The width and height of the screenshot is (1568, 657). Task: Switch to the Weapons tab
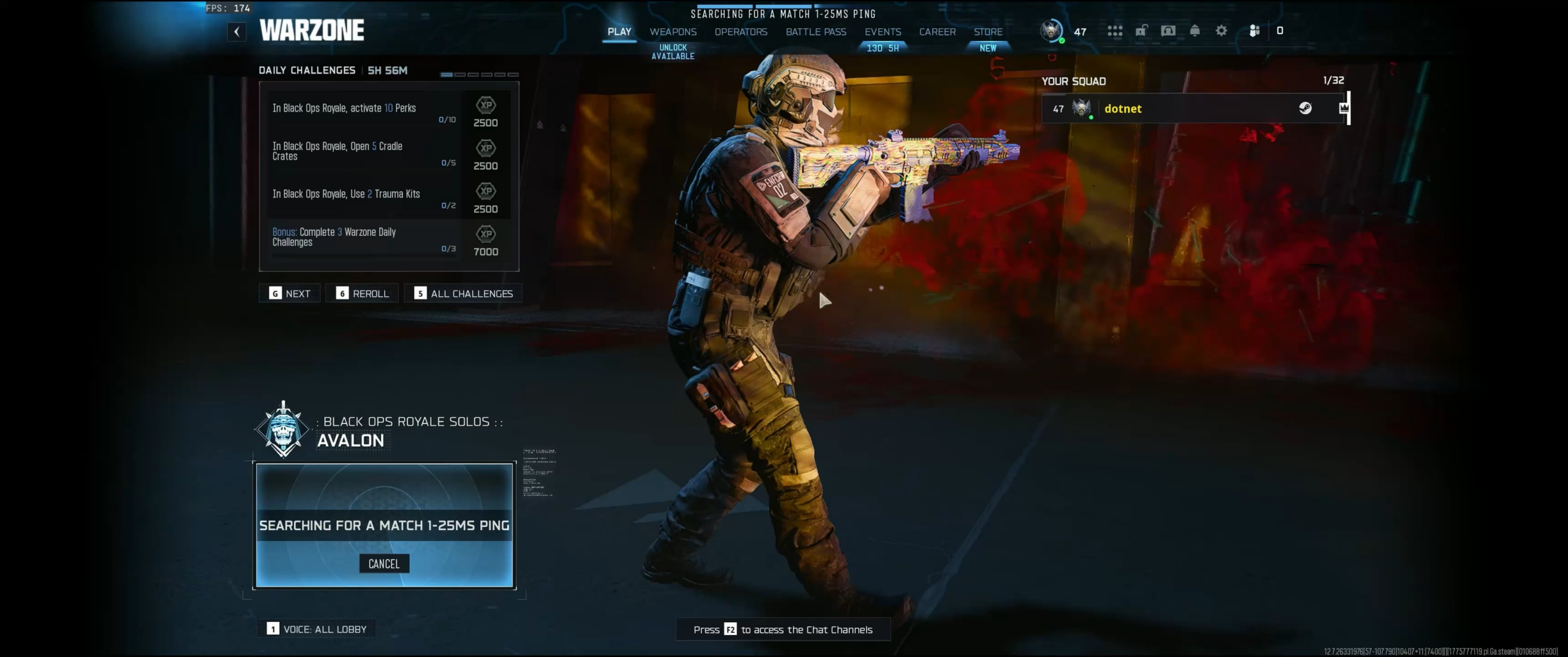coord(673,32)
